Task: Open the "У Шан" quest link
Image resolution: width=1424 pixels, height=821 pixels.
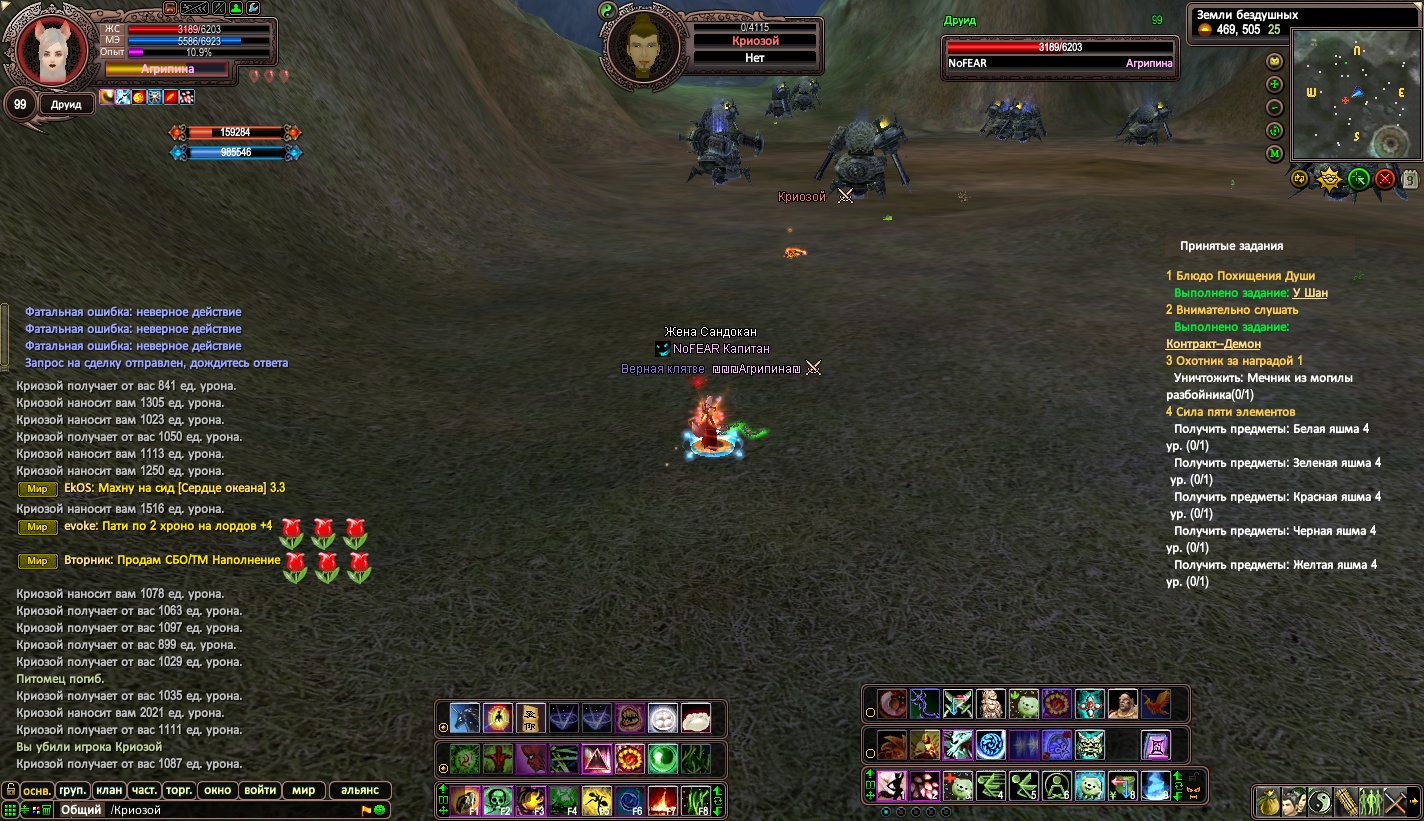Action: [1310, 293]
